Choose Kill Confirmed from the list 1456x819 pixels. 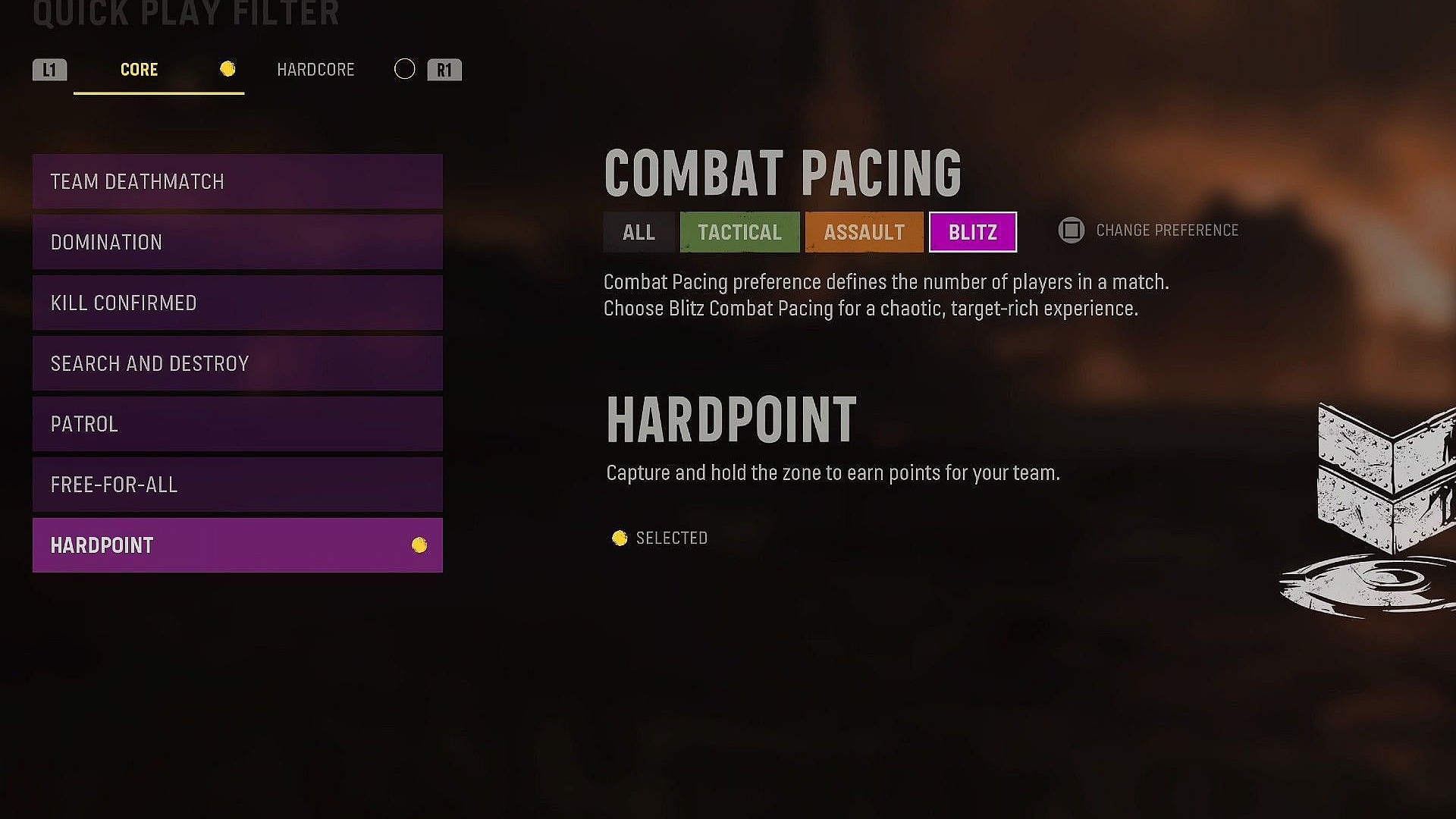coord(237,303)
